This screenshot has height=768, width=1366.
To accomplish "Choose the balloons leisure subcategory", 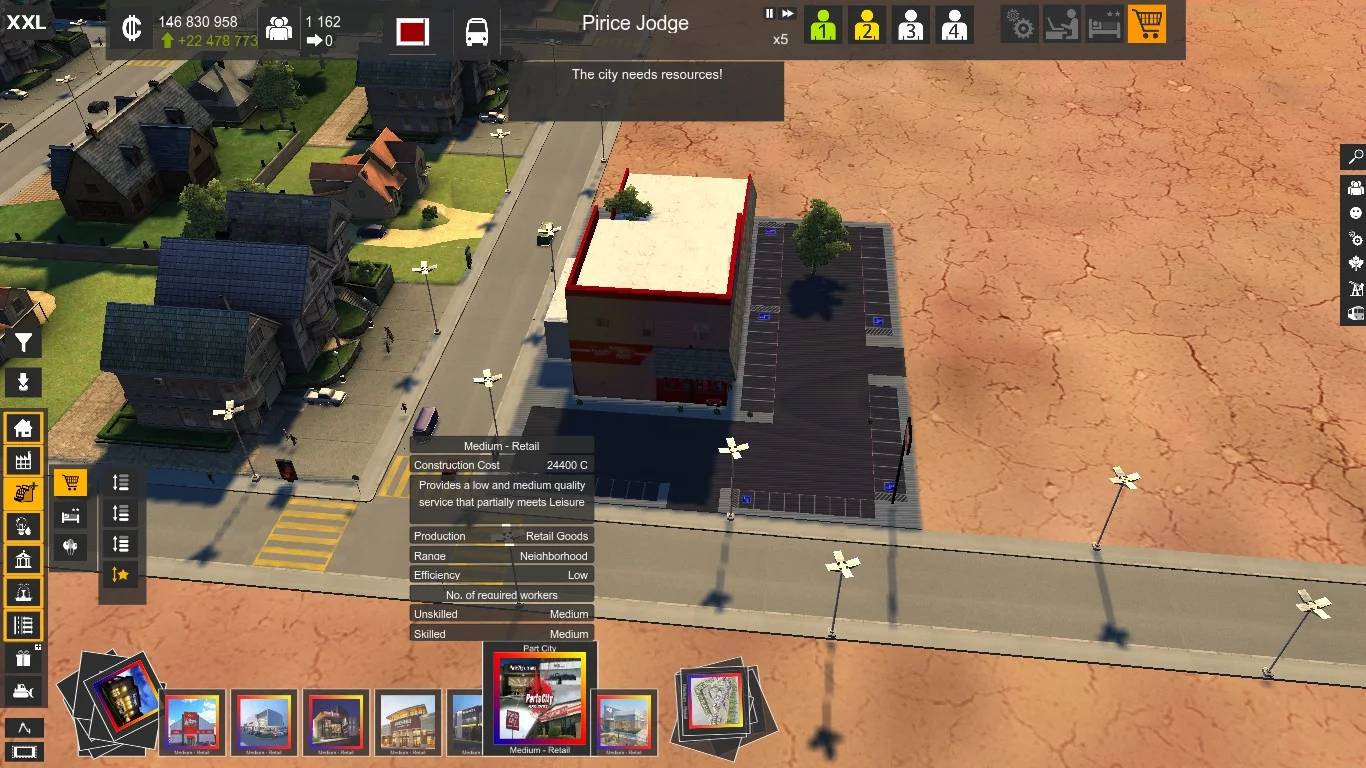I will tap(70, 547).
